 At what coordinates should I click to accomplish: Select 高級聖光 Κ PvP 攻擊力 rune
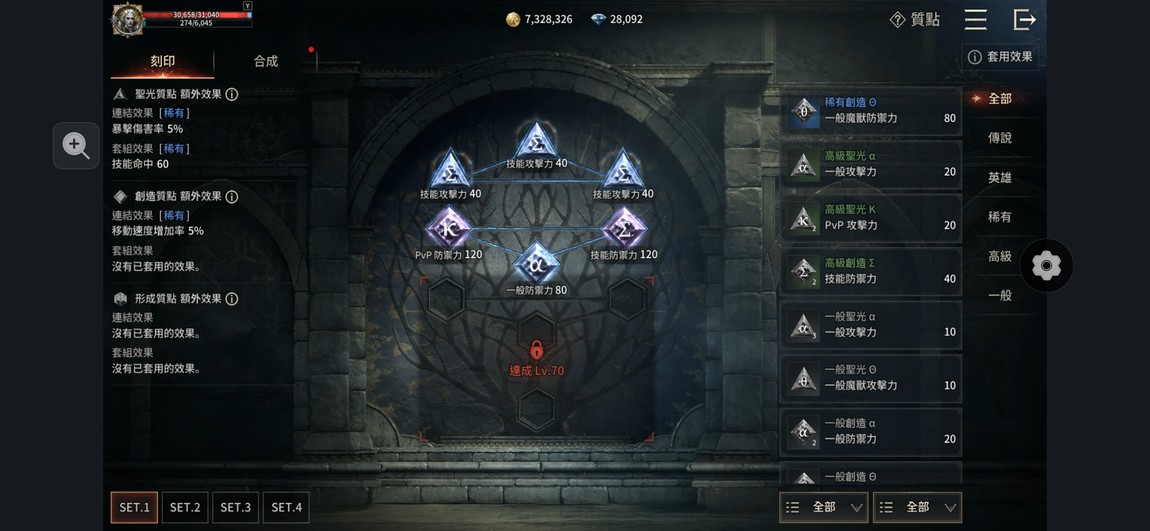870,218
